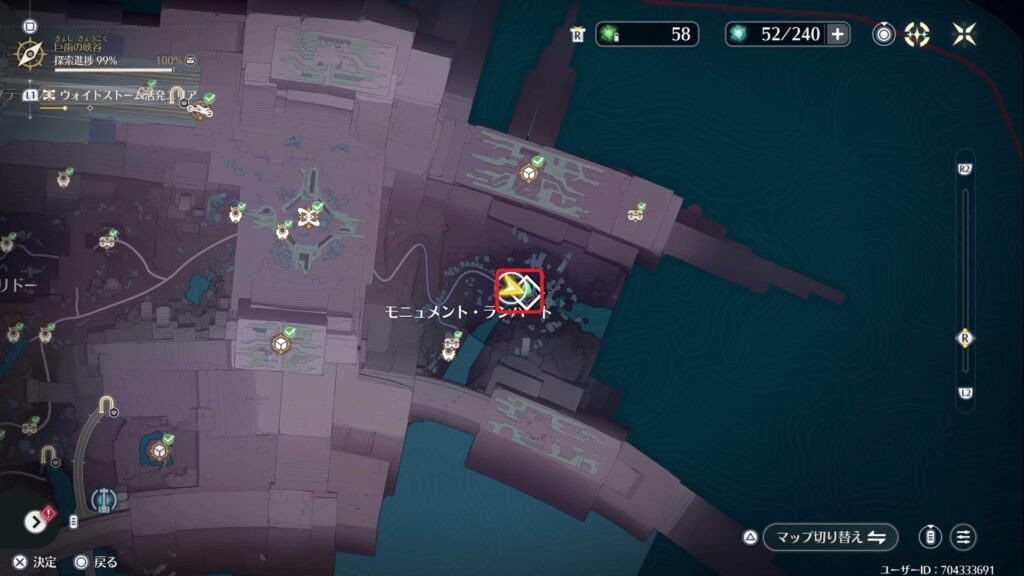
Task: Select the blue resonance beacon map marker
Action: 101,499
